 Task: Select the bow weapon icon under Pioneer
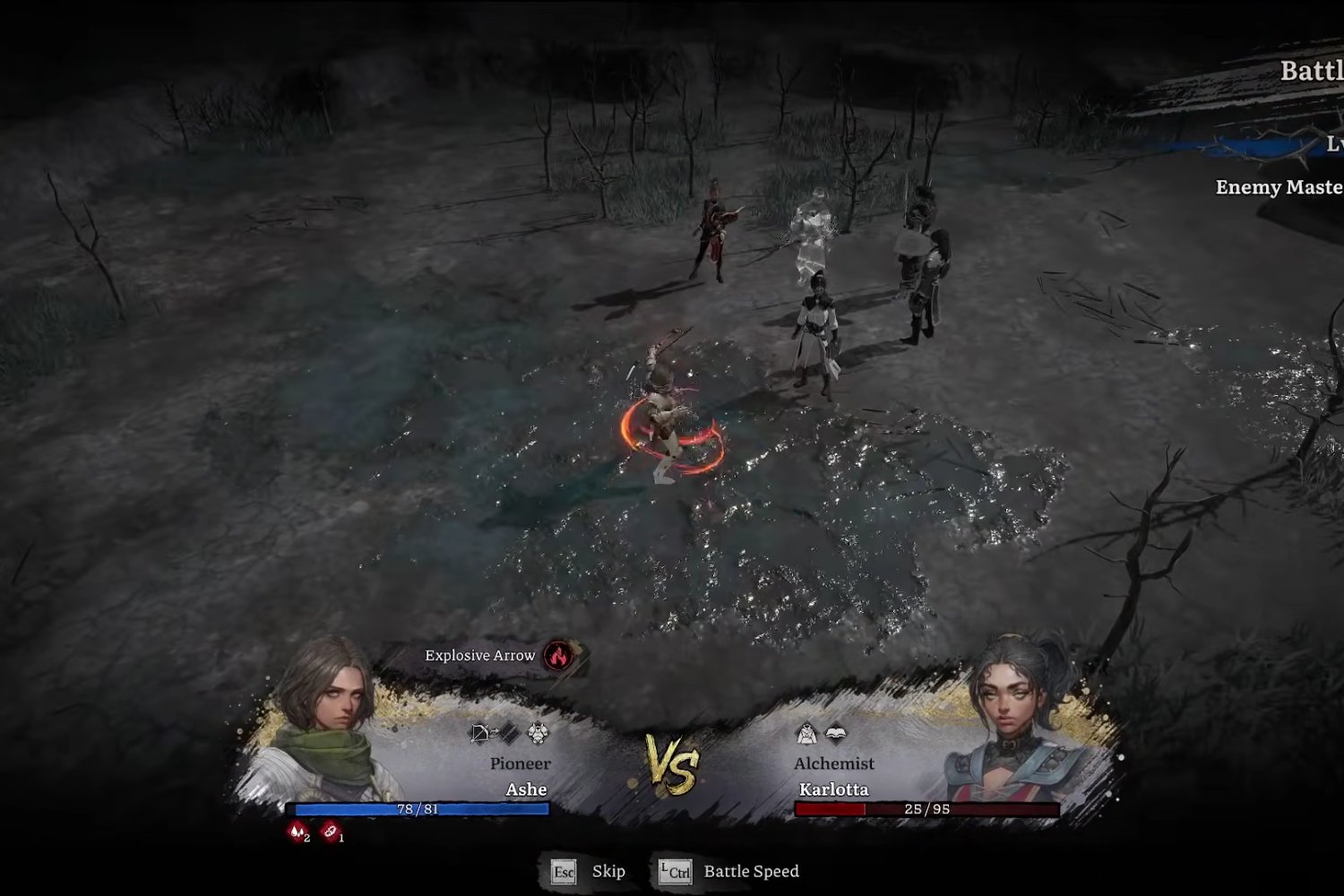click(478, 733)
